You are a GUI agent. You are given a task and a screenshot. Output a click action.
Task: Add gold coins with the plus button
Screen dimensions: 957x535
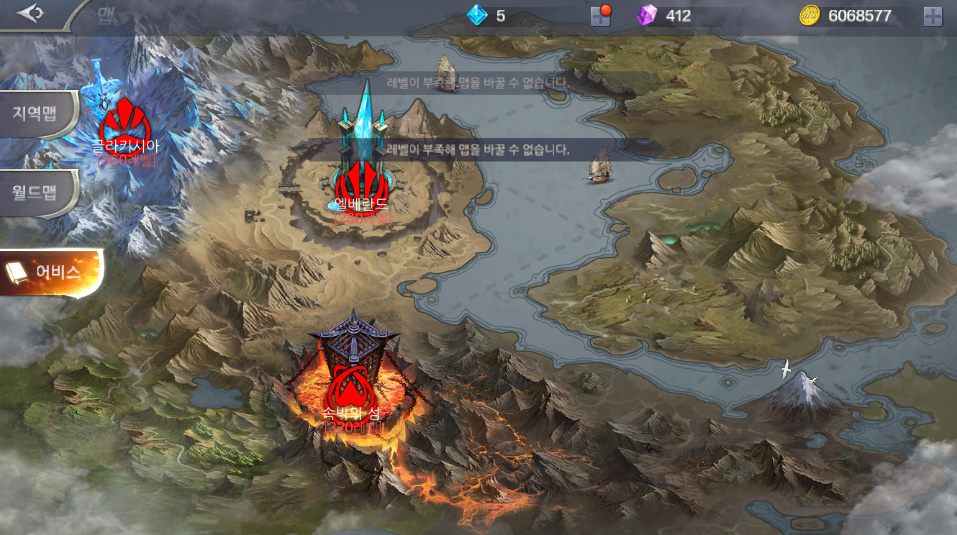coord(932,15)
